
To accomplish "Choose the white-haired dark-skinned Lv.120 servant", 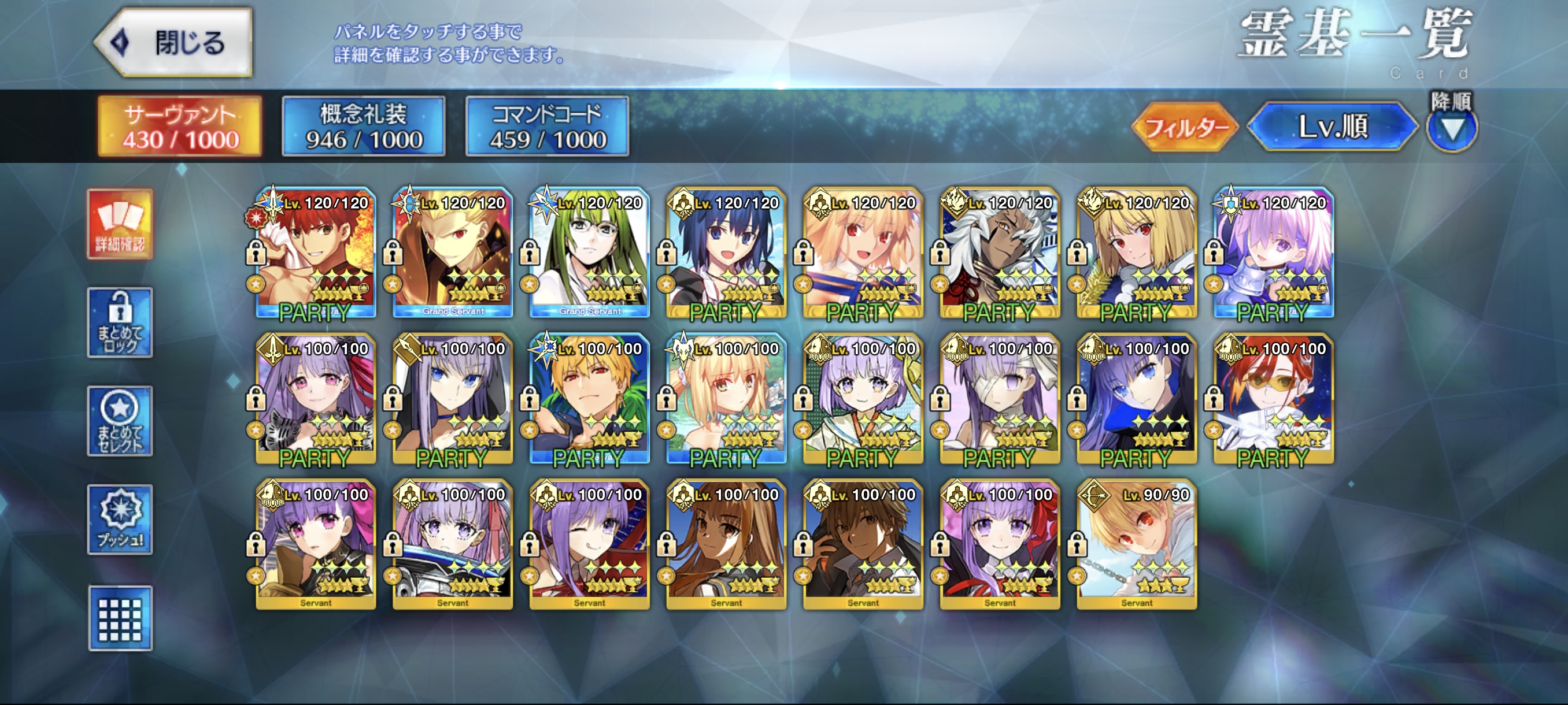I will (1000, 253).
